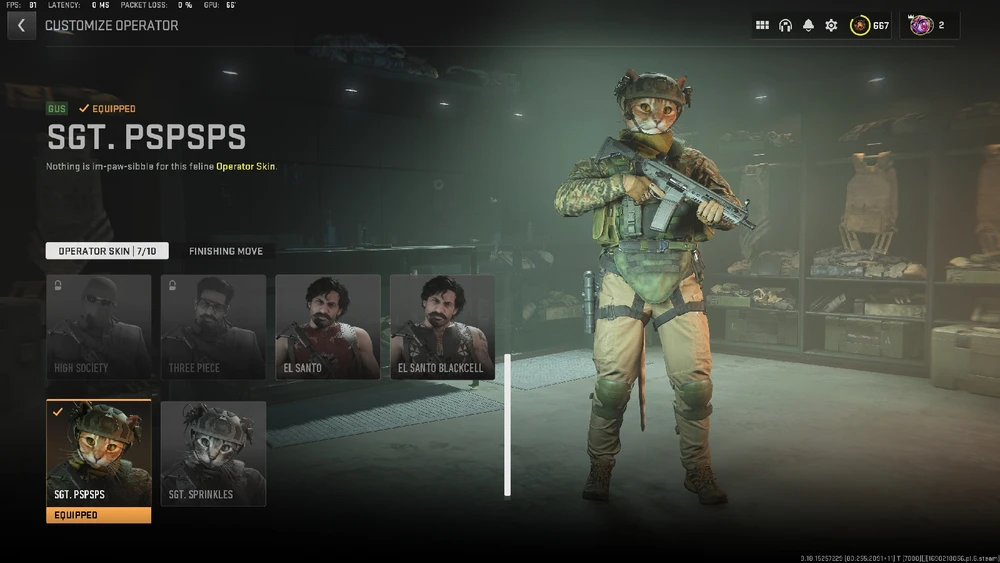
Task: Click the 667 currency balance
Action: click(870, 26)
